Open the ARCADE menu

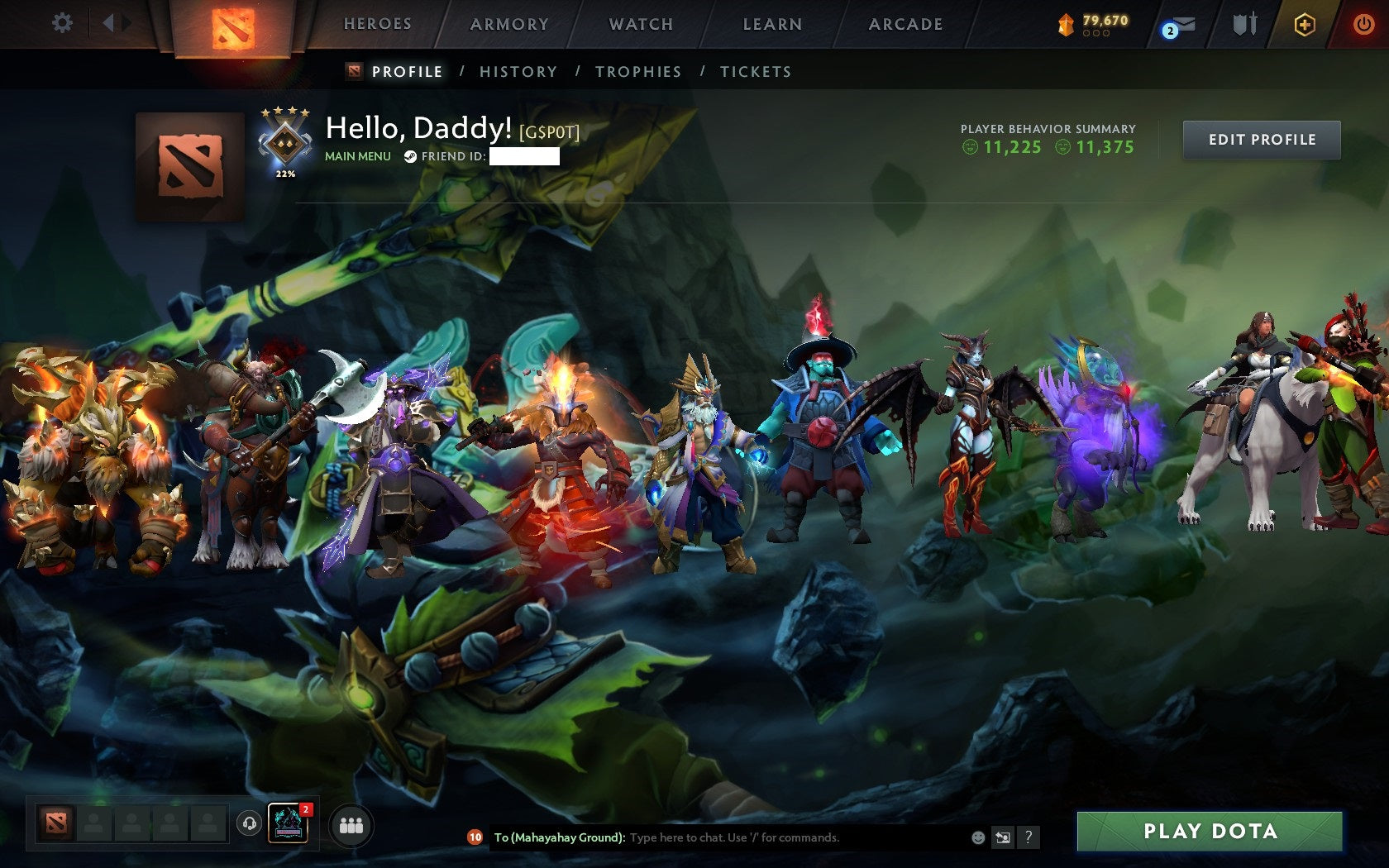coord(905,24)
